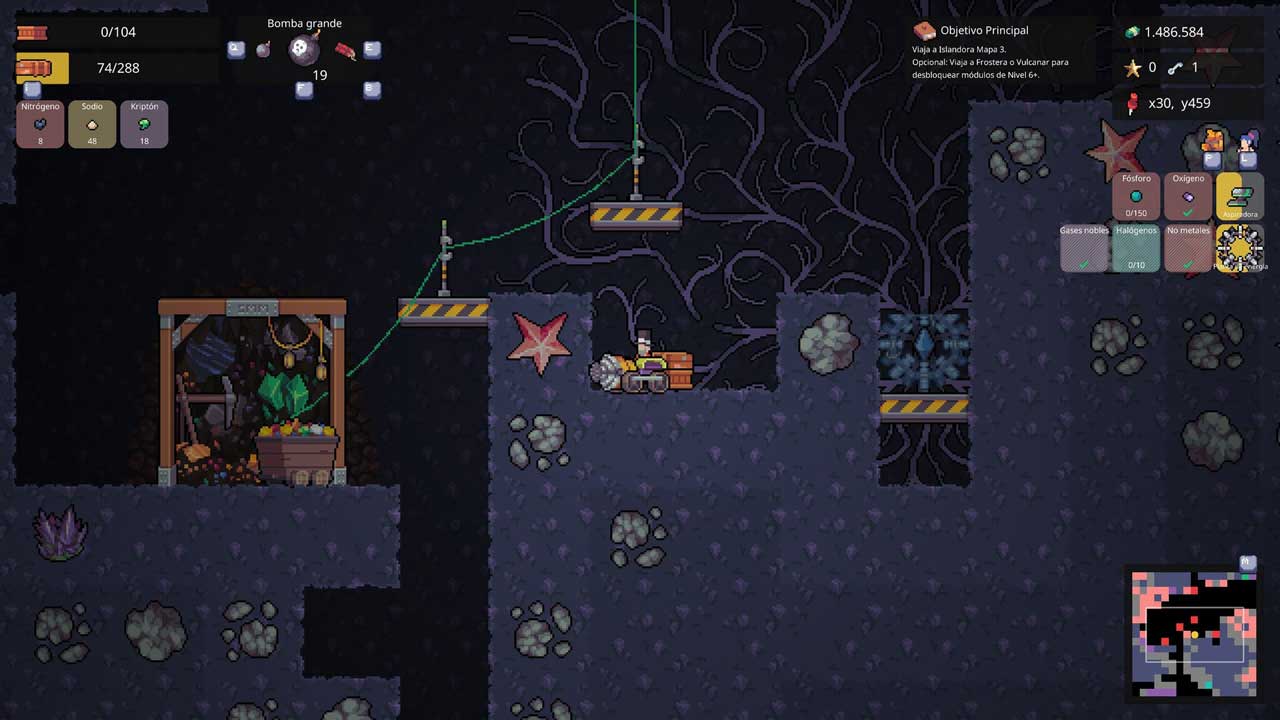
Task: Select the Sodio resource tile
Action: pos(92,124)
